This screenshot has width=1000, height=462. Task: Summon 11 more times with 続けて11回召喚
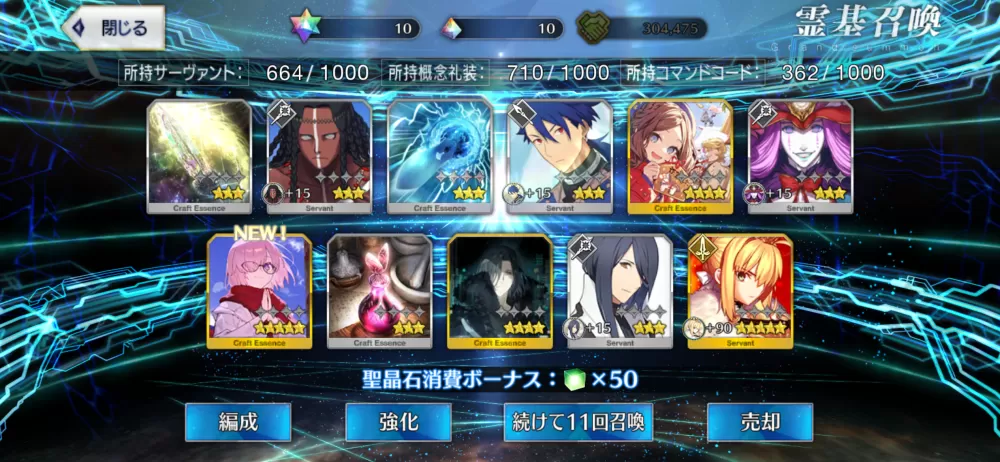(578, 422)
